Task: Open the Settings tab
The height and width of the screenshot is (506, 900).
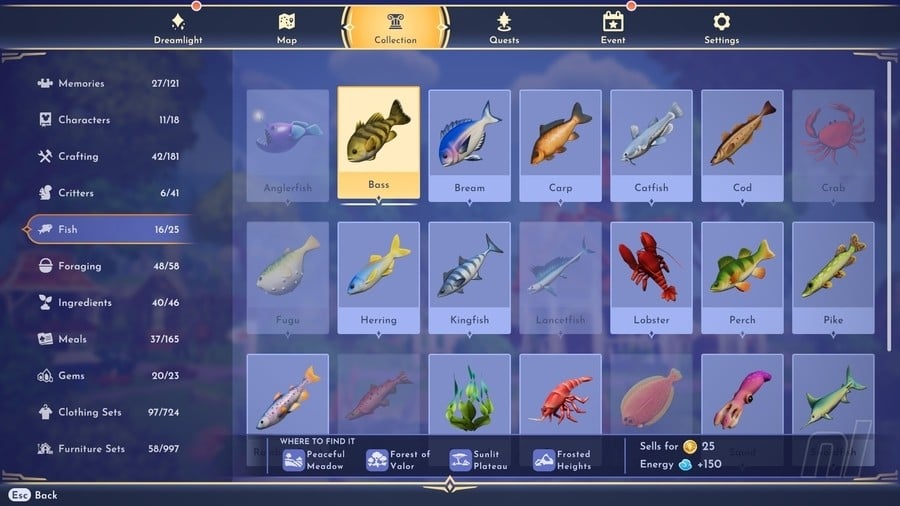Action: tap(721, 27)
